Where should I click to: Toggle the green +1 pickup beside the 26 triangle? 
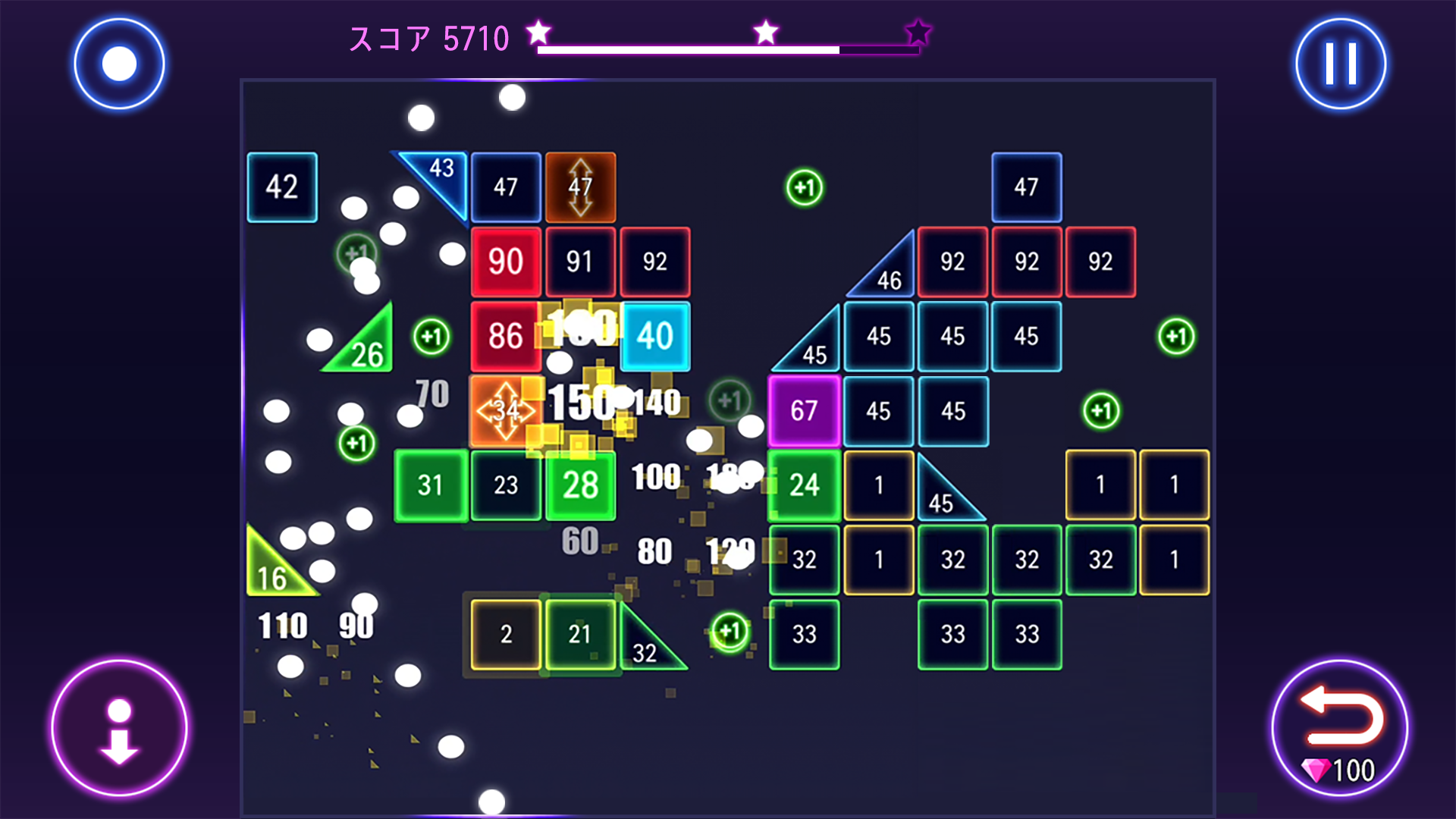point(431,336)
